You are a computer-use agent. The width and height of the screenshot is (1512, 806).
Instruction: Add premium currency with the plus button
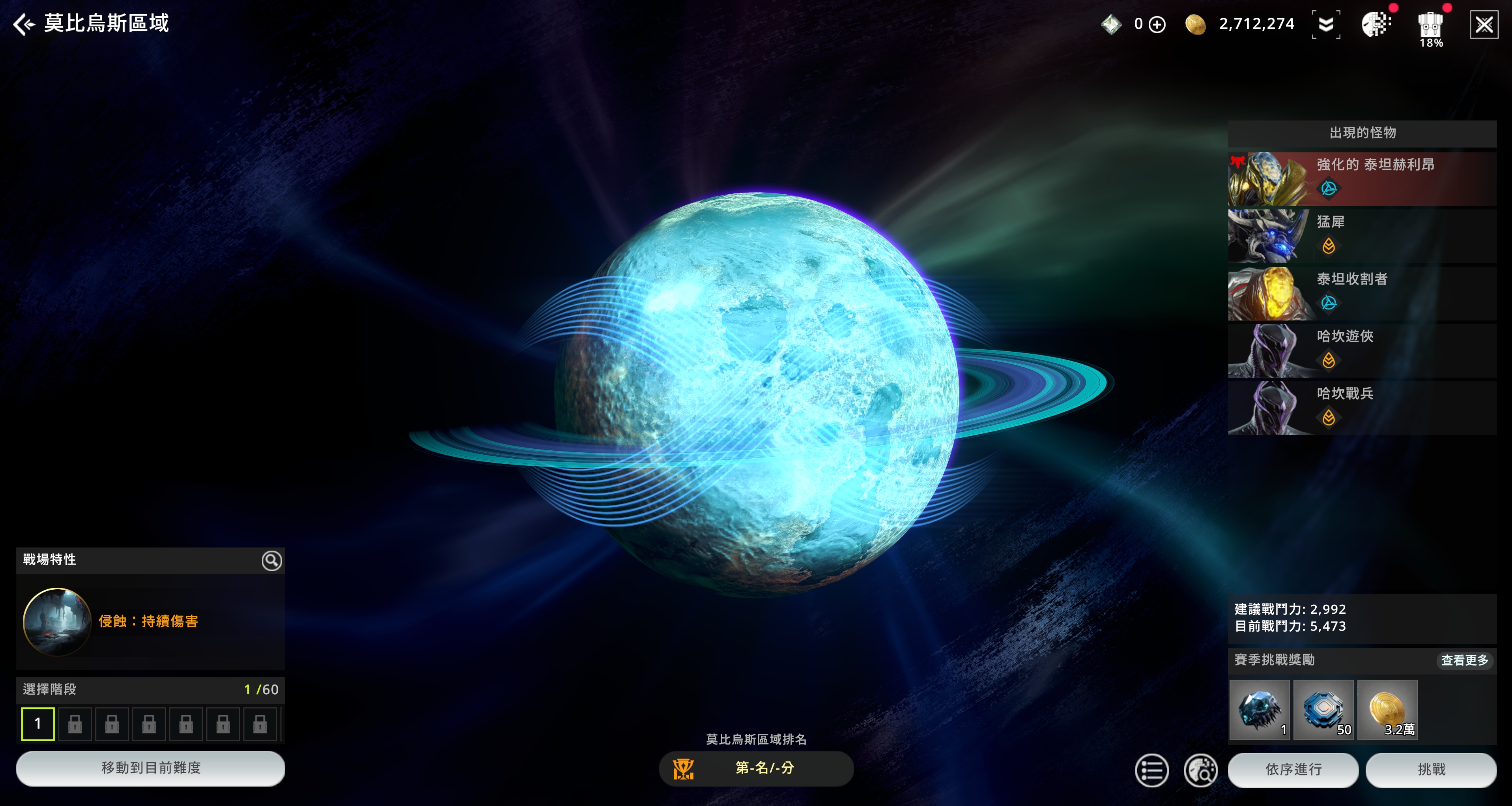(1157, 25)
